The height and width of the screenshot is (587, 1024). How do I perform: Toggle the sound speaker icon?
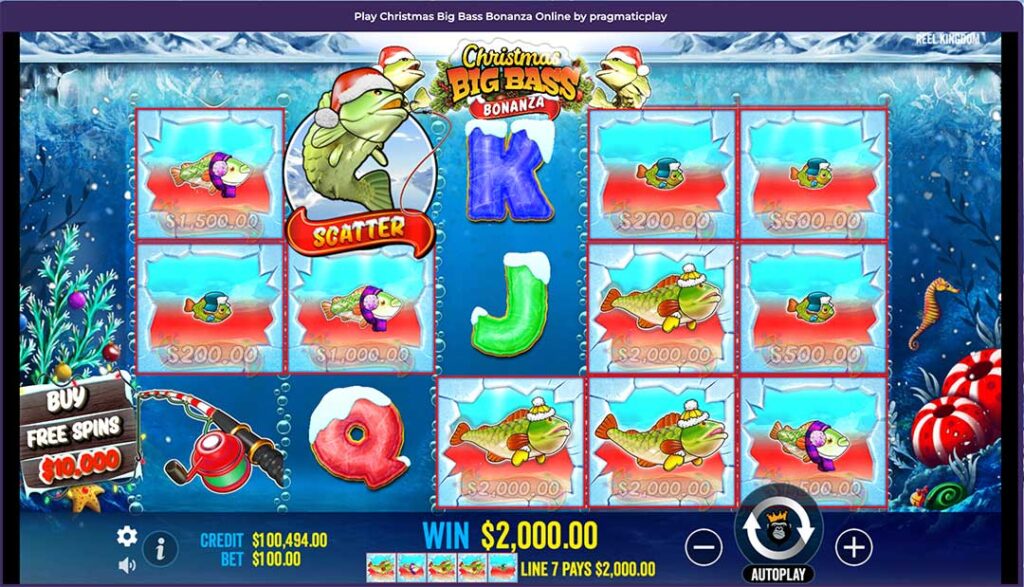click(x=127, y=565)
